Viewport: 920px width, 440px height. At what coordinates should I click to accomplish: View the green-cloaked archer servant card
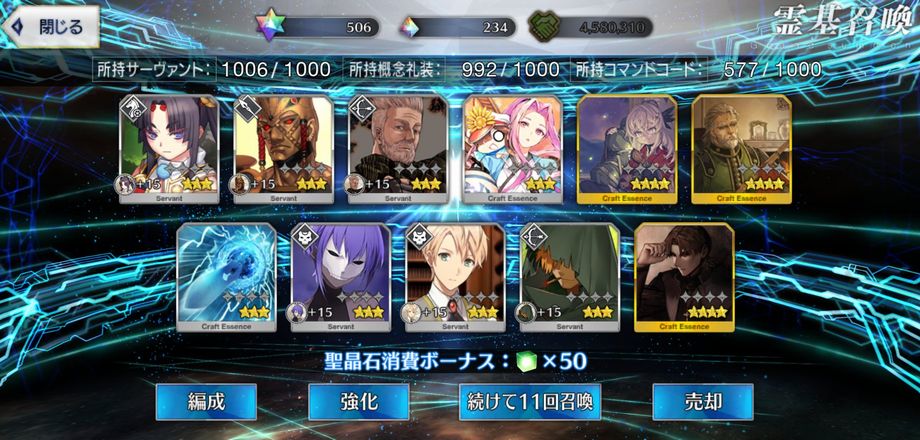[570, 277]
